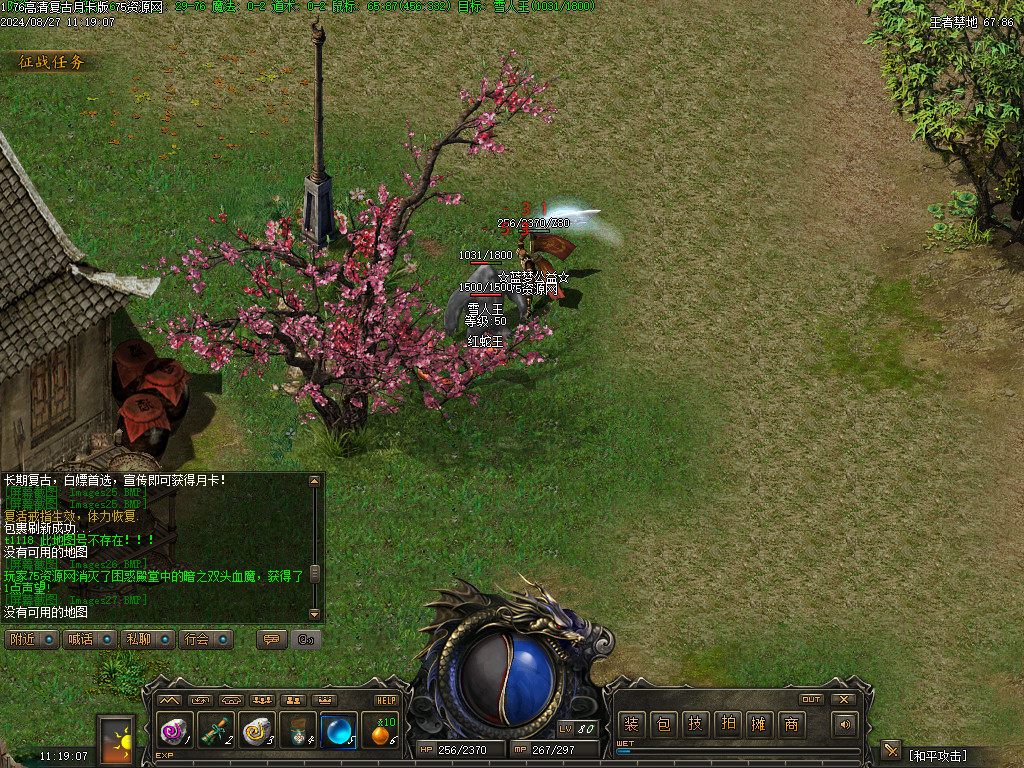Screen dimensions: 1024x768
Task: Open the shop with the 商 button
Action: point(791,725)
